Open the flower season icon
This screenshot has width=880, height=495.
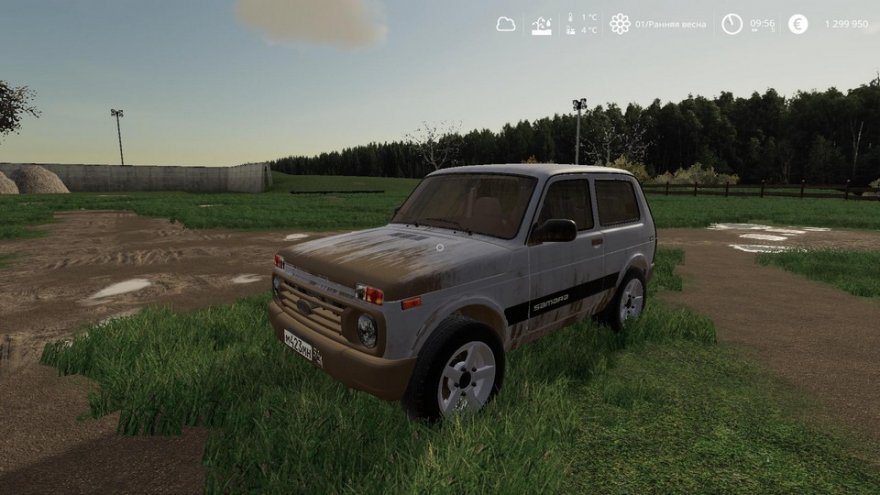[620, 24]
